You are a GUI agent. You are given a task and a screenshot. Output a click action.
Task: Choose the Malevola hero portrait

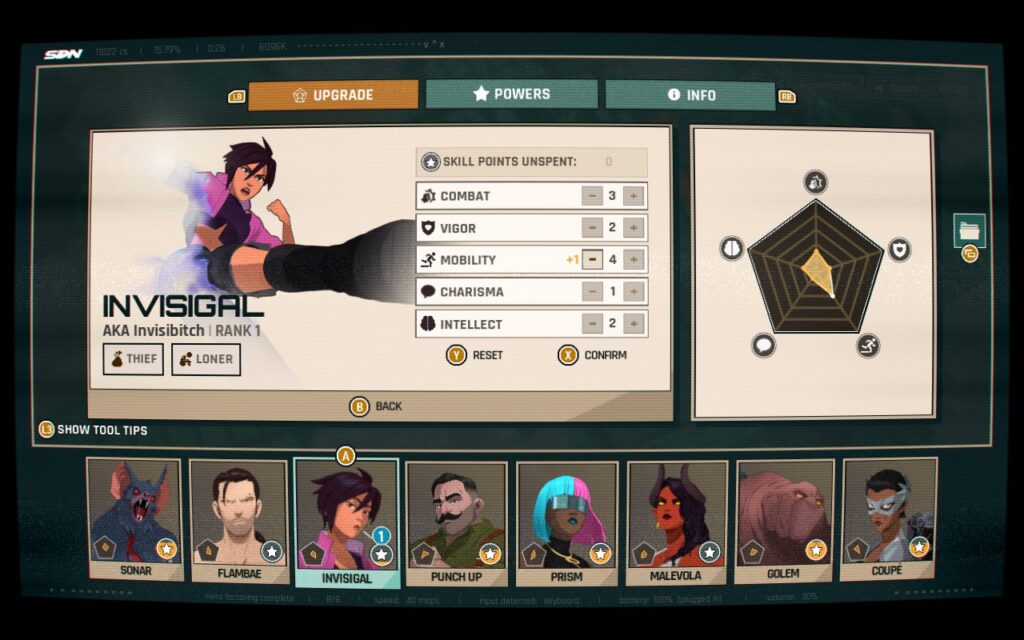click(x=676, y=520)
